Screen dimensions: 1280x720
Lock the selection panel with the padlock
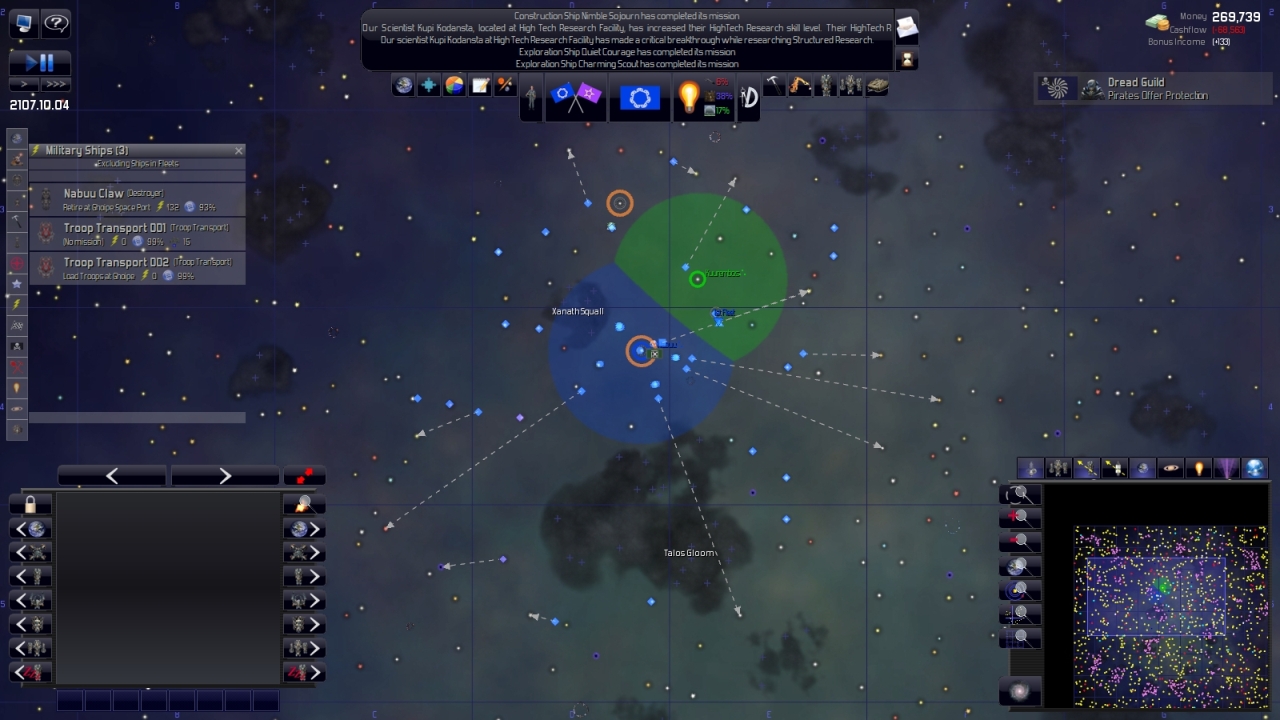[x=29, y=505]
